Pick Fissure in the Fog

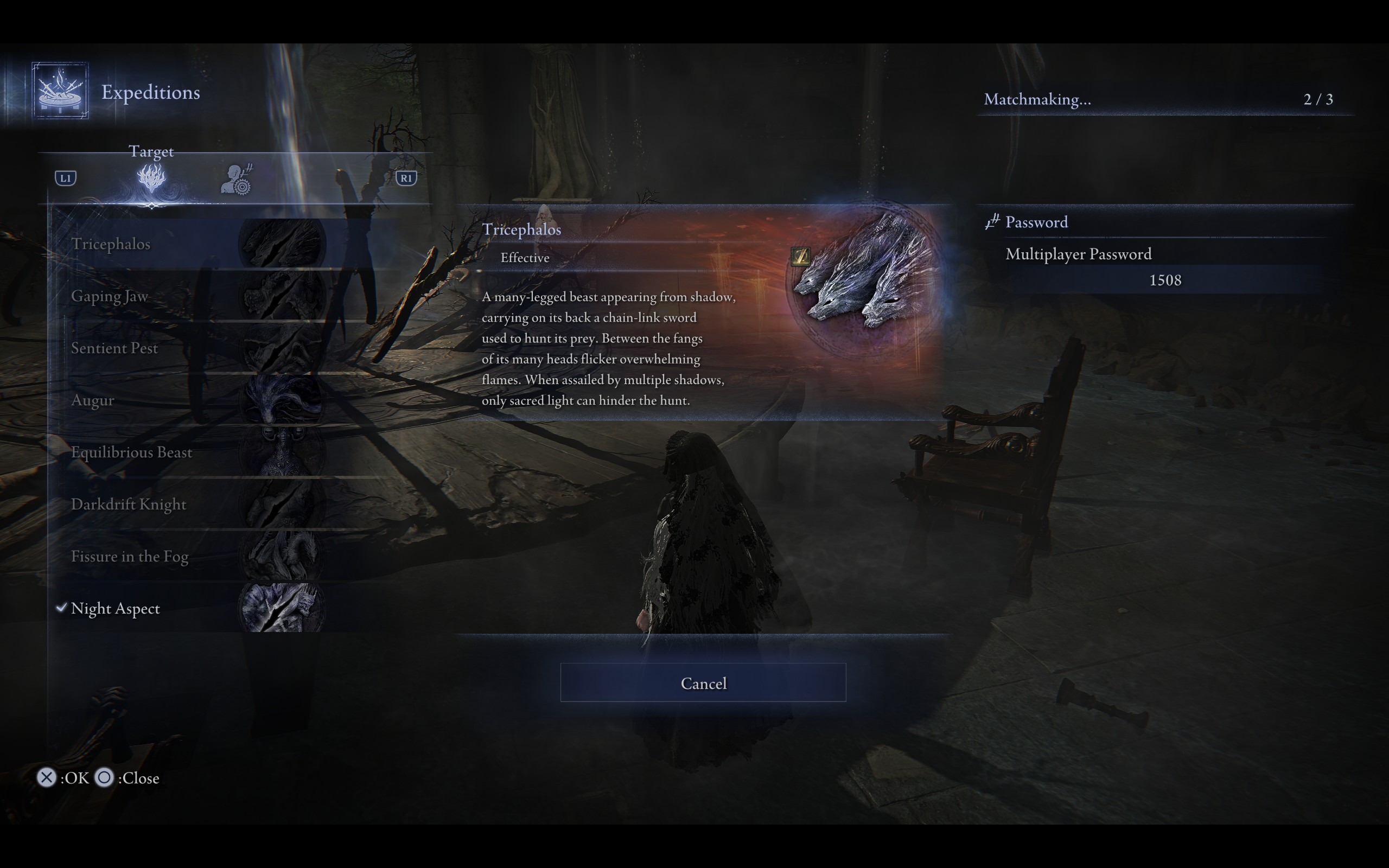130,556
